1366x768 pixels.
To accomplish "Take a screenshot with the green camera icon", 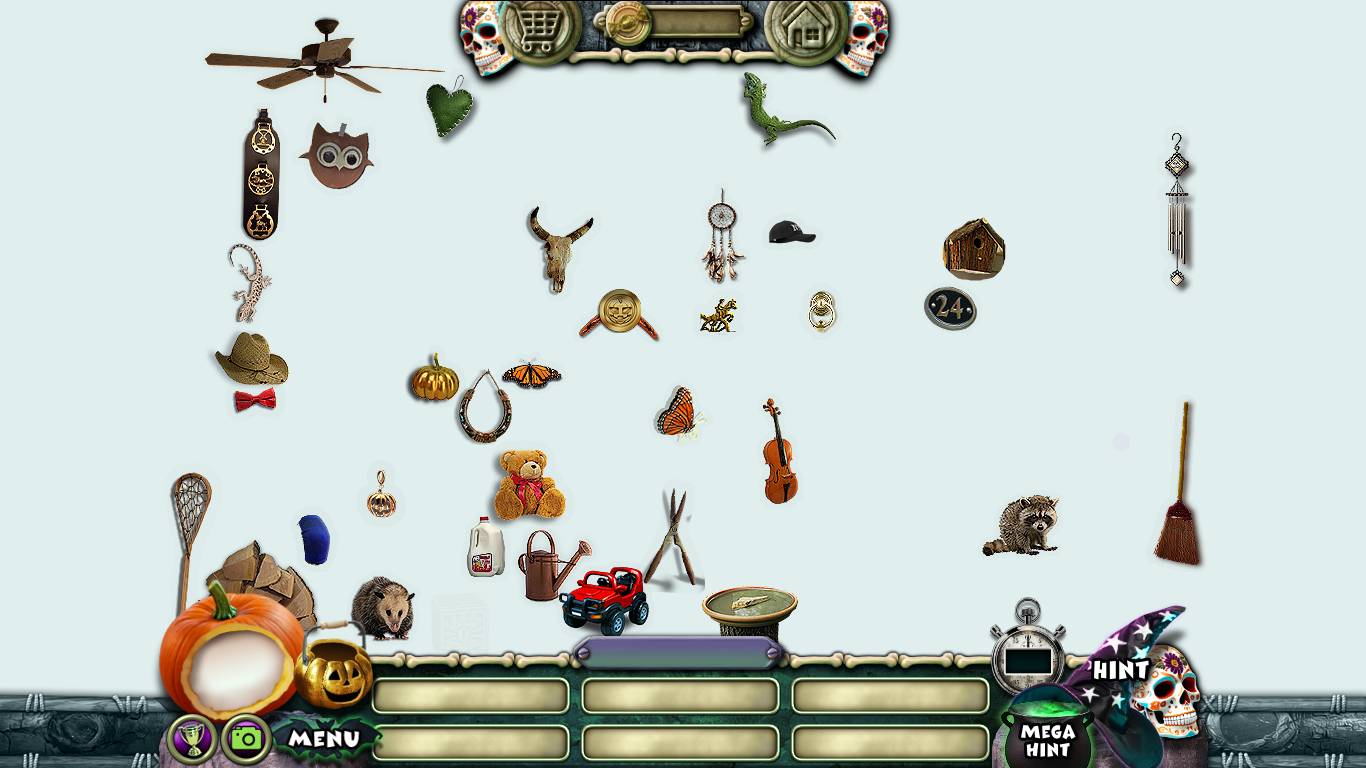I will [x=246, y=739].
